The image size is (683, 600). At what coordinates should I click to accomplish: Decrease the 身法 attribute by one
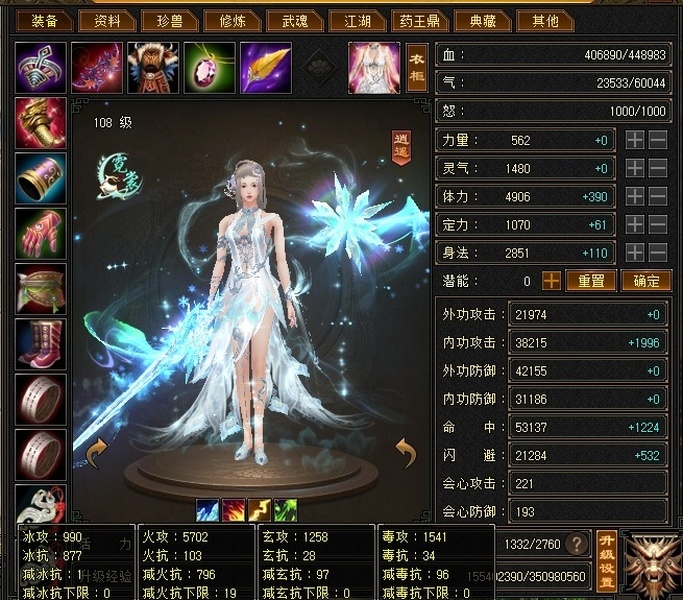click(x=657, y=253)
